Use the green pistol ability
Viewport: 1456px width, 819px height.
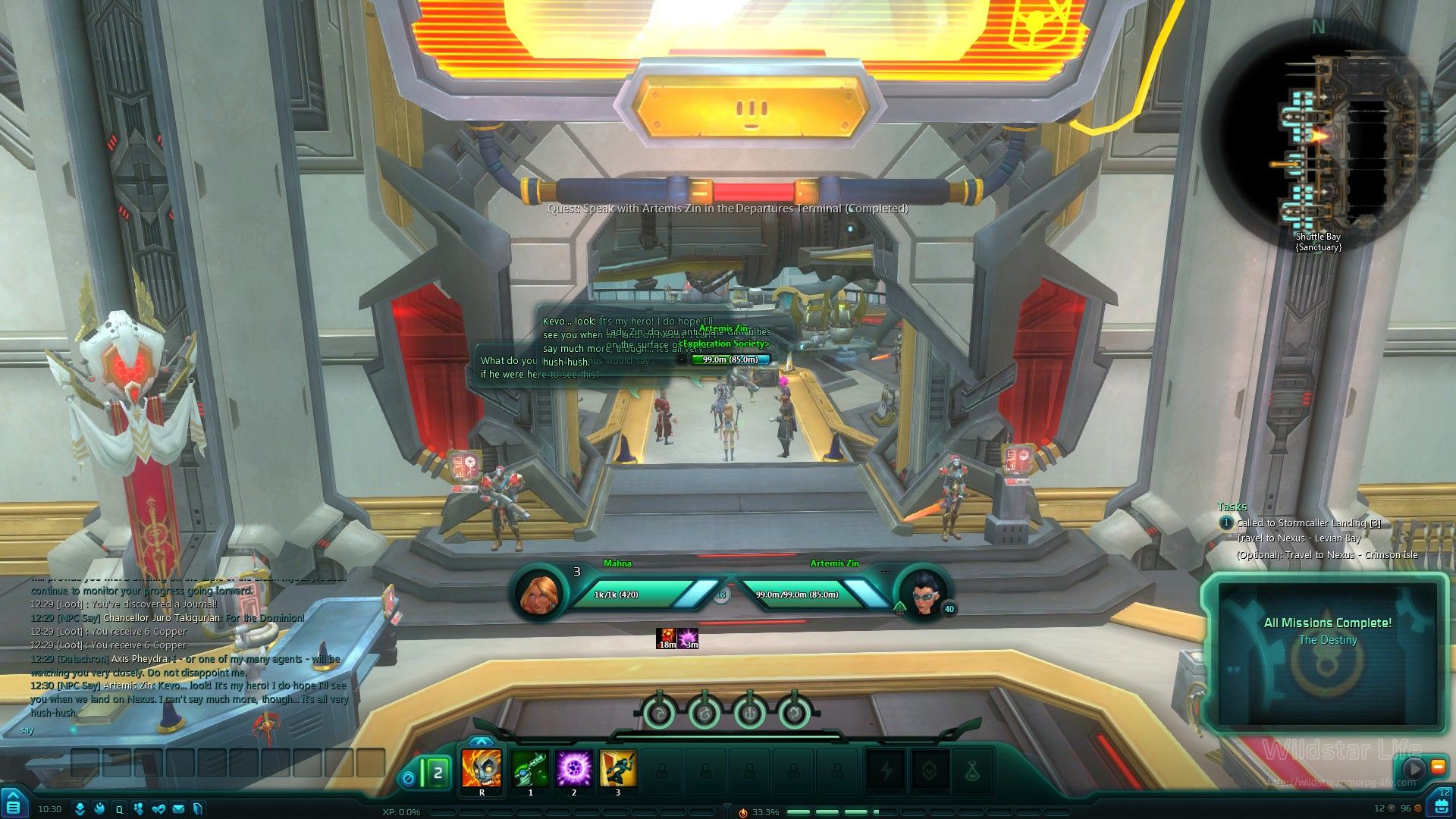click(530, 768)
